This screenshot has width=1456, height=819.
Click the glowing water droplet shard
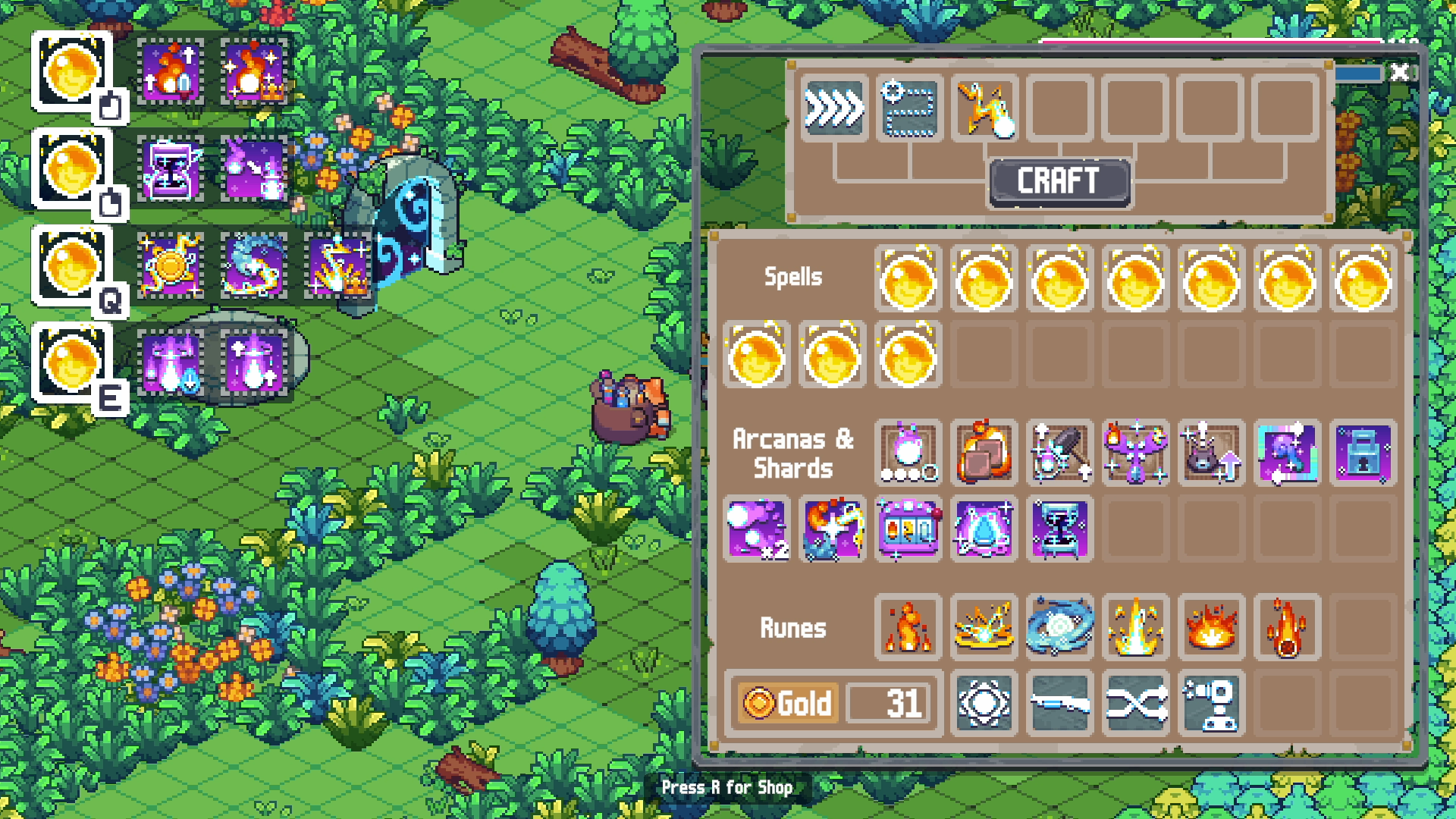(984, 529)
